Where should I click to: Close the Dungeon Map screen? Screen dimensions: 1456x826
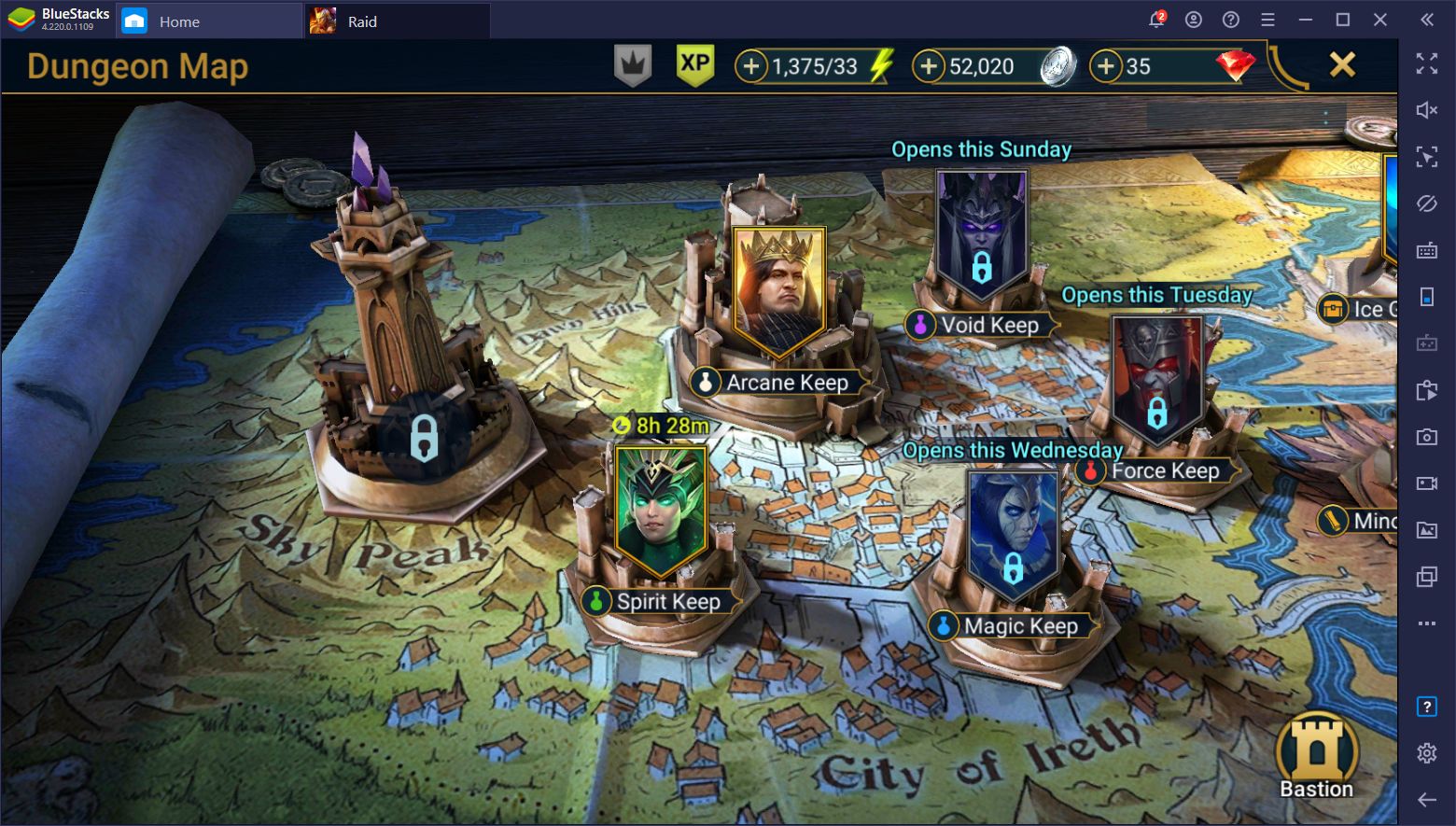(x=1341, y=64)
